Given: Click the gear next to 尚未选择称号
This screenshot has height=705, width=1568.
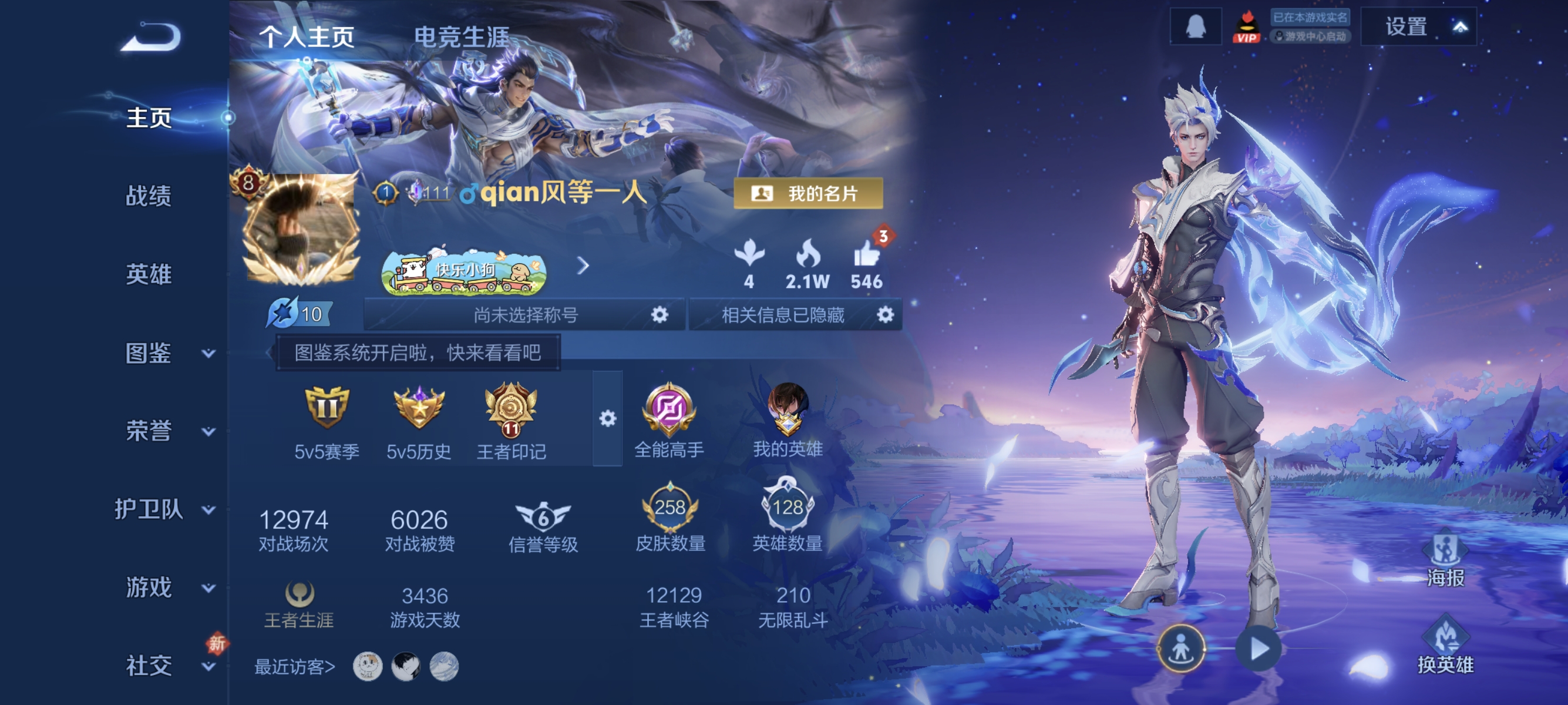Looking at the screenshot, I should click(x=661, y=315).
